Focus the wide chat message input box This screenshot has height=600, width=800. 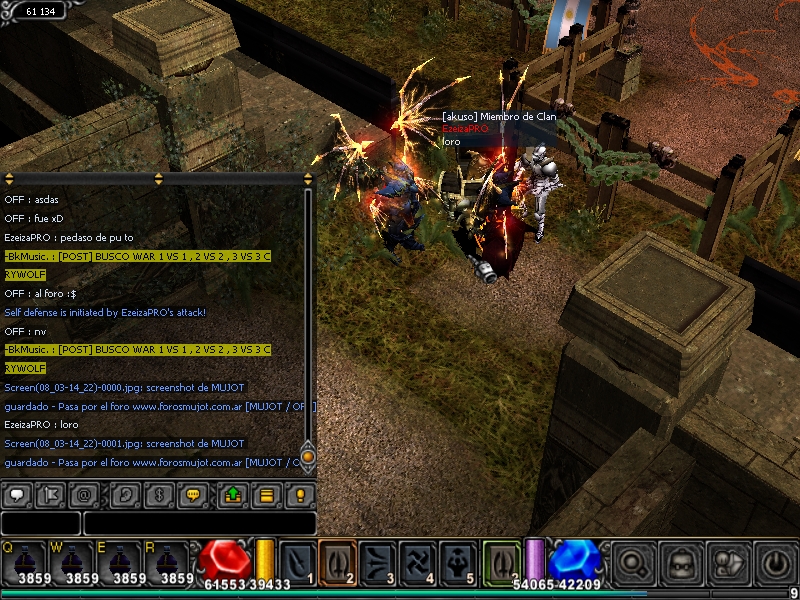[x=199, y=523]
